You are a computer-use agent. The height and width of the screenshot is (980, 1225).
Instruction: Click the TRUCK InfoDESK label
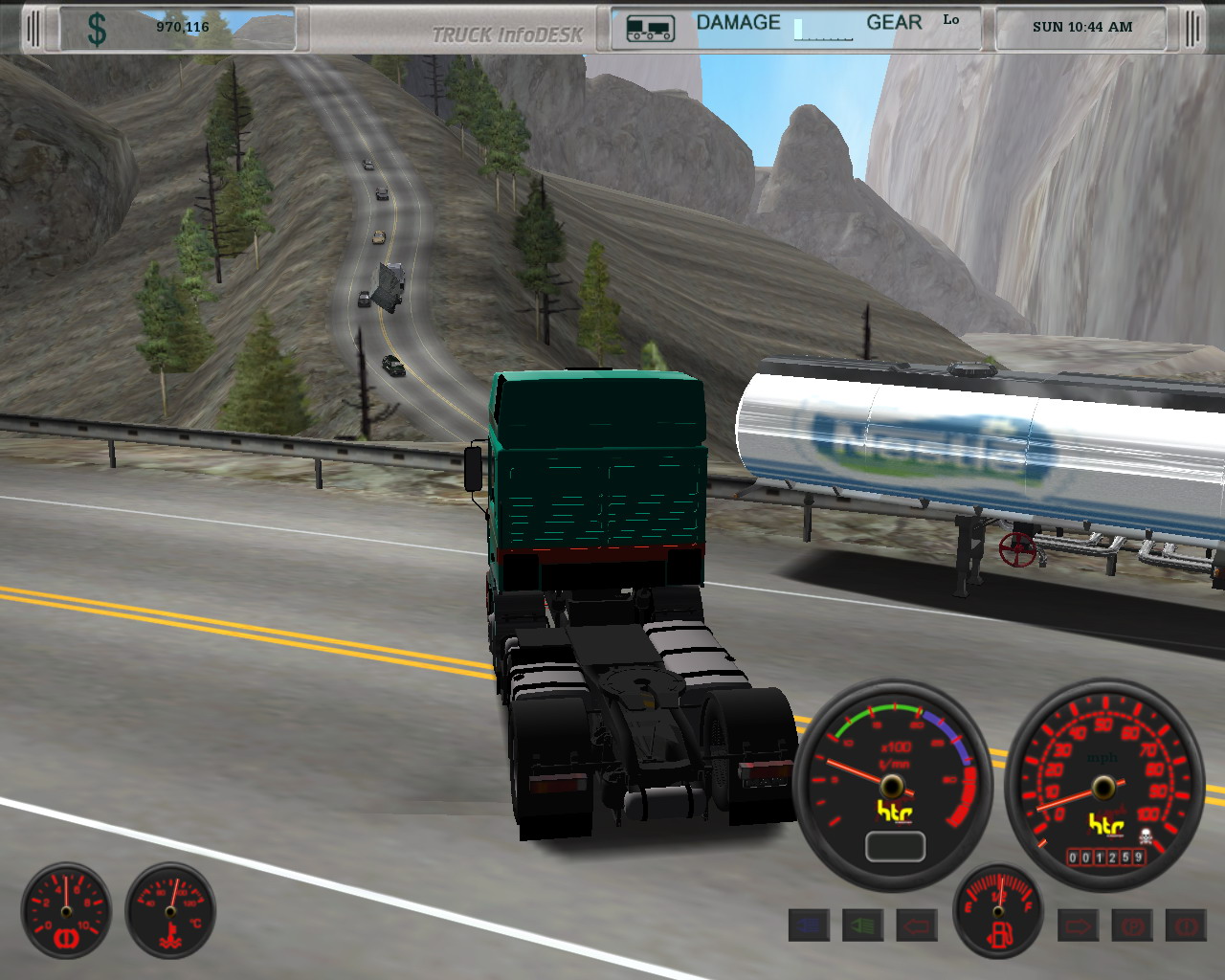tap(507, 34)
